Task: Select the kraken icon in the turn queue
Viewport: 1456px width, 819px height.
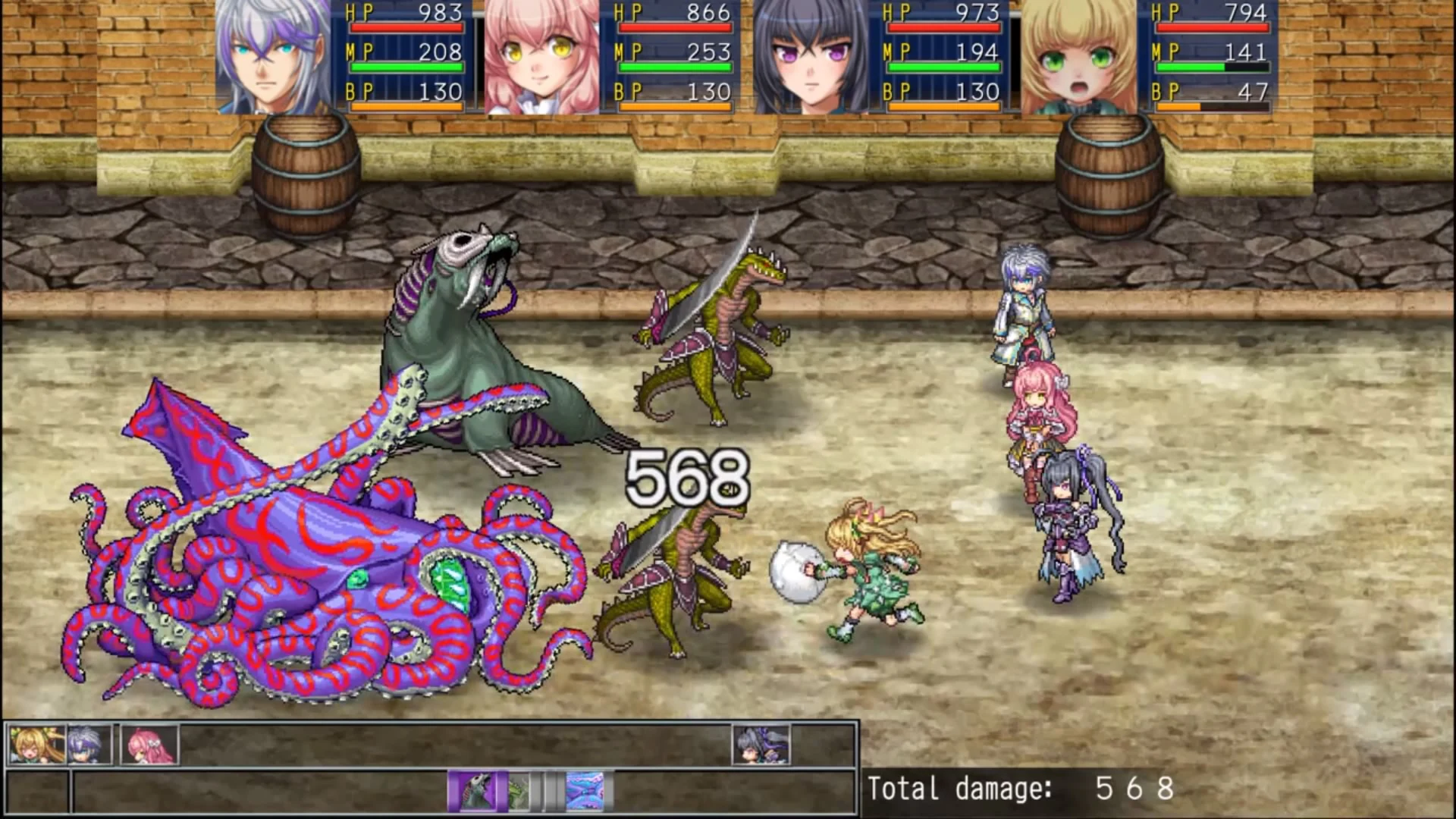Action: pos(585,790)
